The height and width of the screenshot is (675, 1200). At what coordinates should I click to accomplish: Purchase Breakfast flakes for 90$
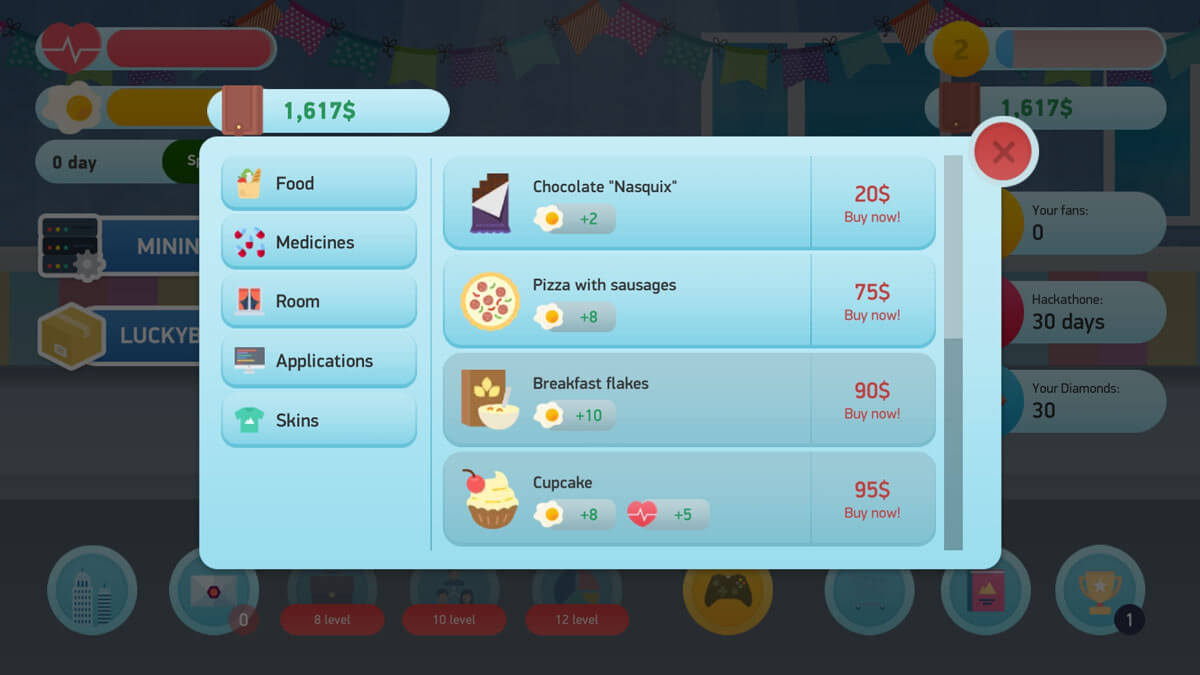pyautogui.click(x=872, y=400)
